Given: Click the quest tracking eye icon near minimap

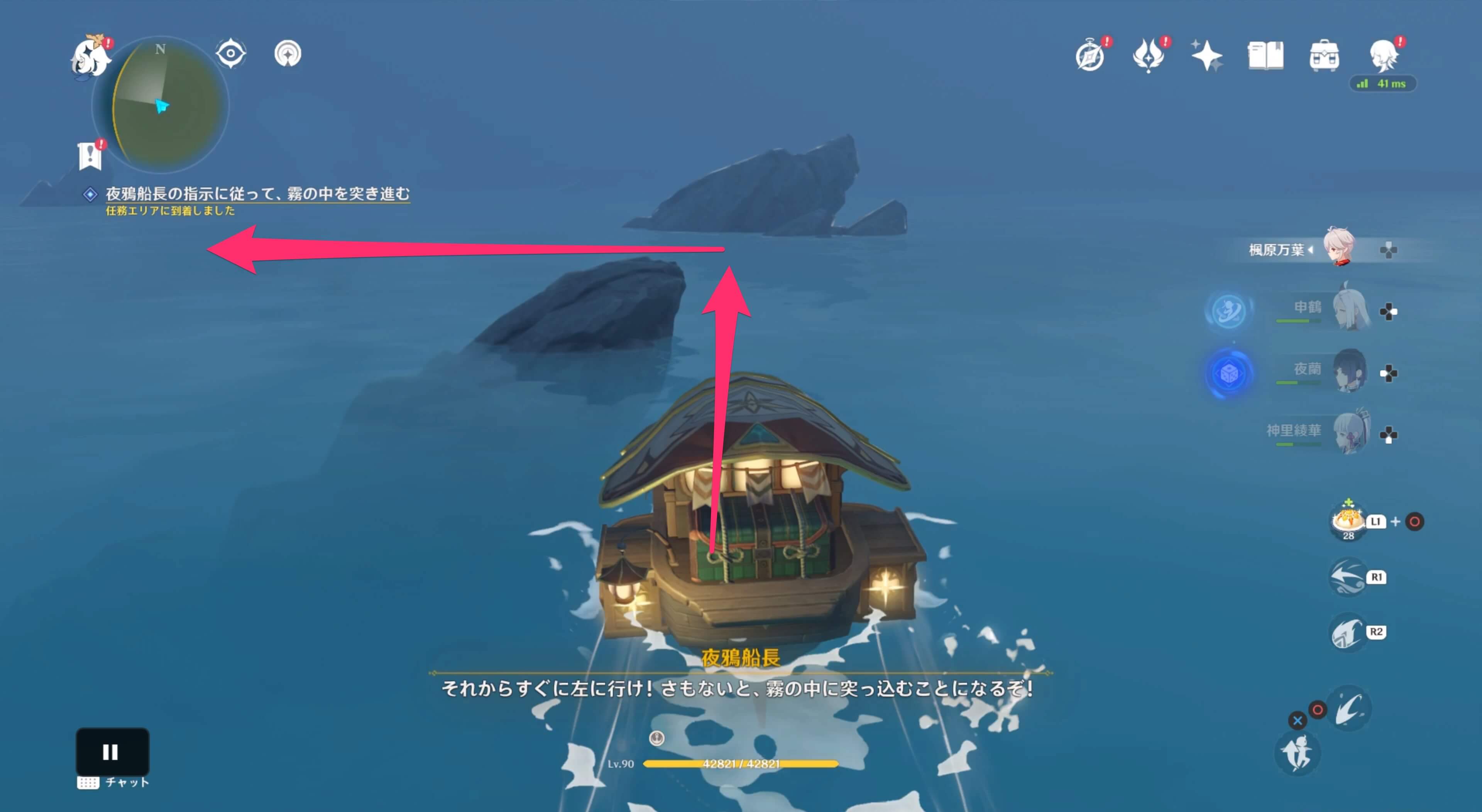Looking at the screenshot, I should (230, 53).
